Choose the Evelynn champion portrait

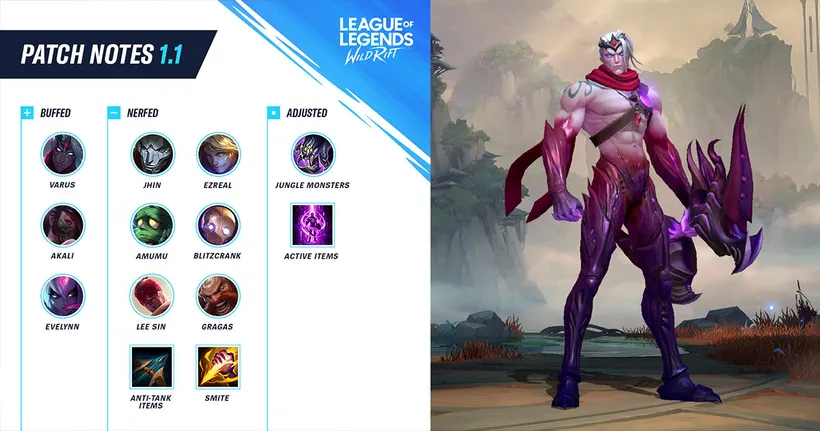[64, 296]
